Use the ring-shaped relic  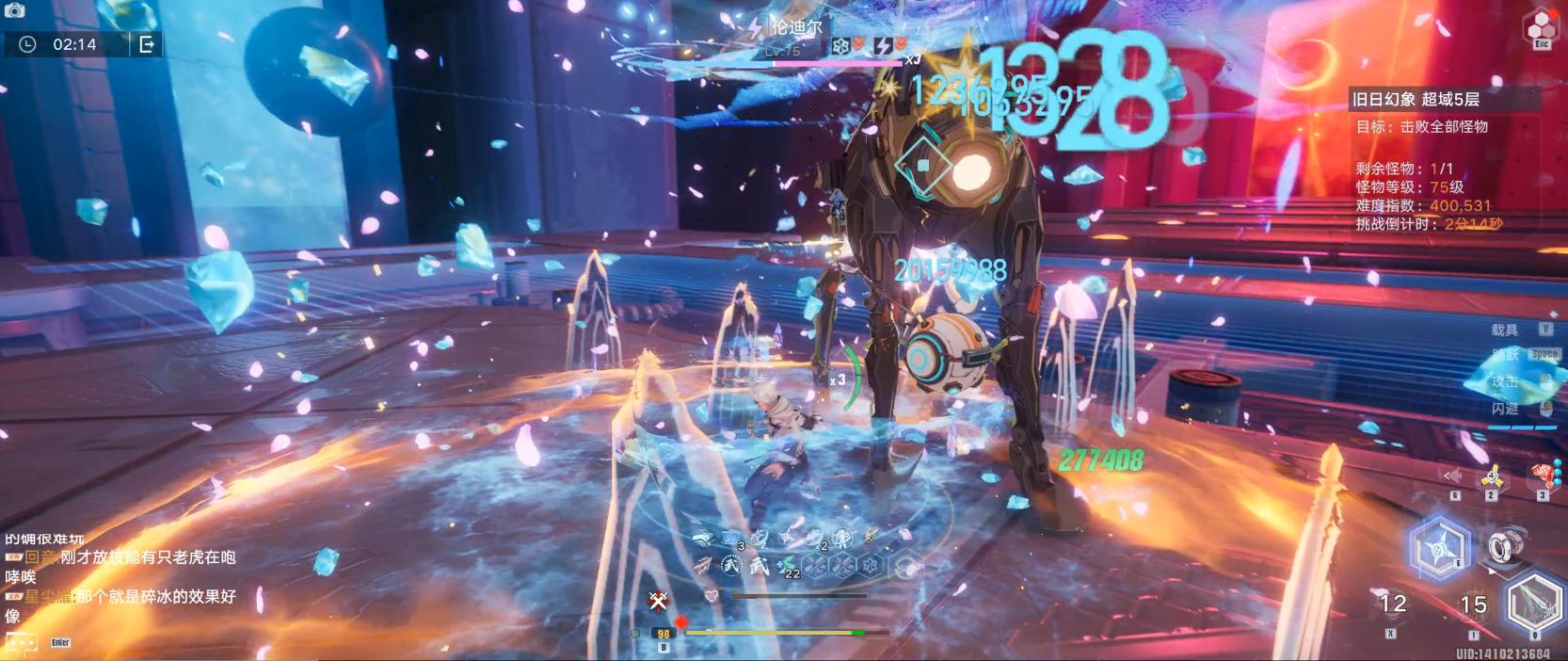click(x=1500, y=546)
